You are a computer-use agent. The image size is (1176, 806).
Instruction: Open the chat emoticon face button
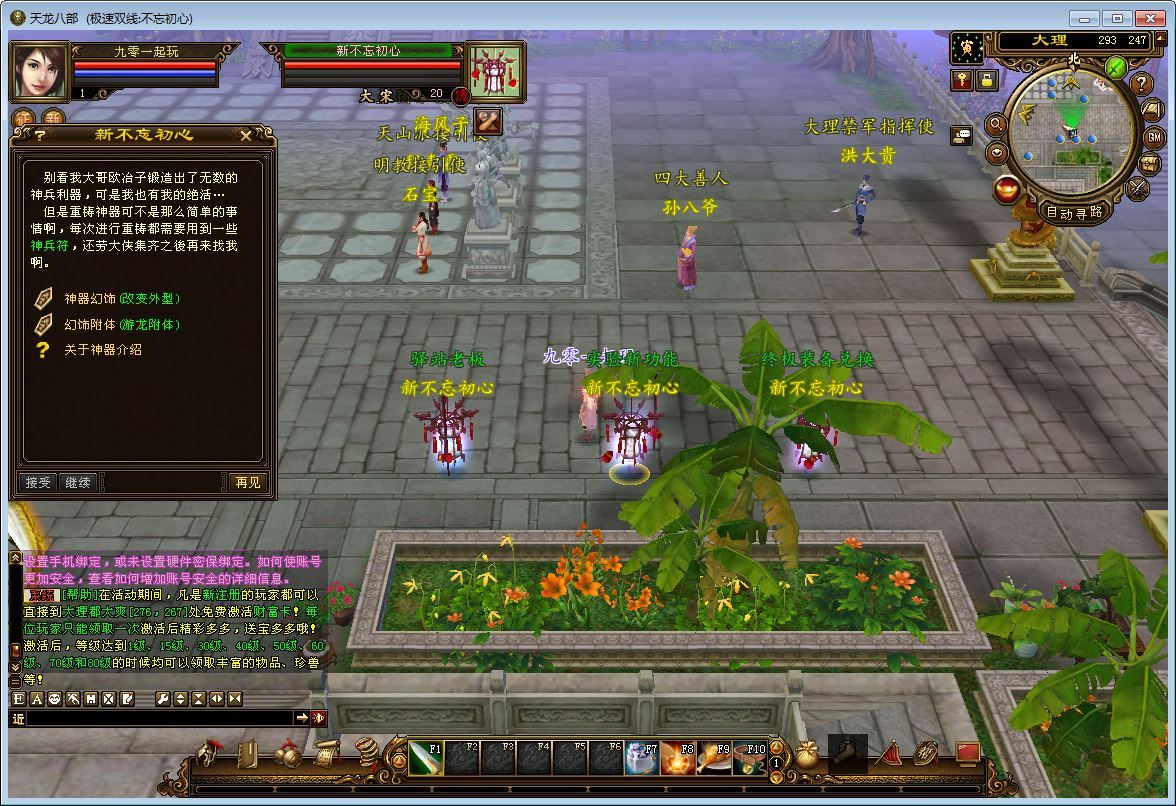pyautogui.click(x=54, y=699)
